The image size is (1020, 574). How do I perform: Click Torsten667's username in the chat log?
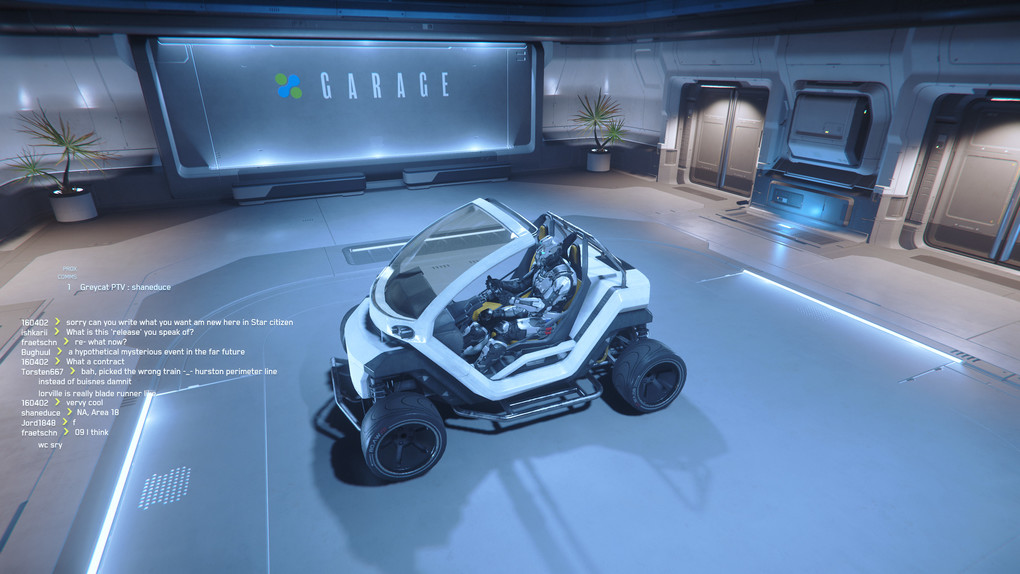pos(42,372)
